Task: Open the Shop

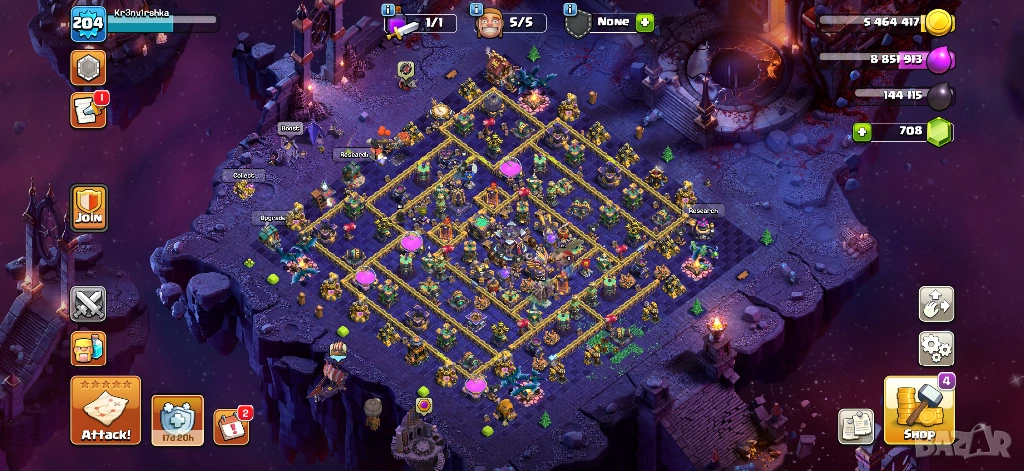Action: click(x=918, y=411)
